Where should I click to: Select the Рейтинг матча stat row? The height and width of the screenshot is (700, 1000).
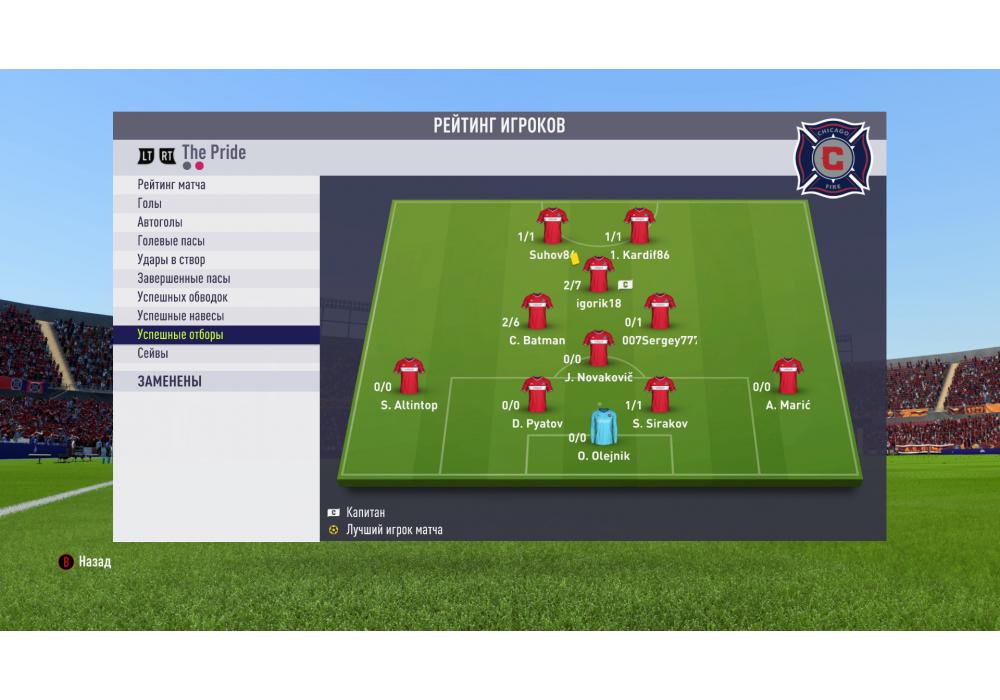click(216, 185)
